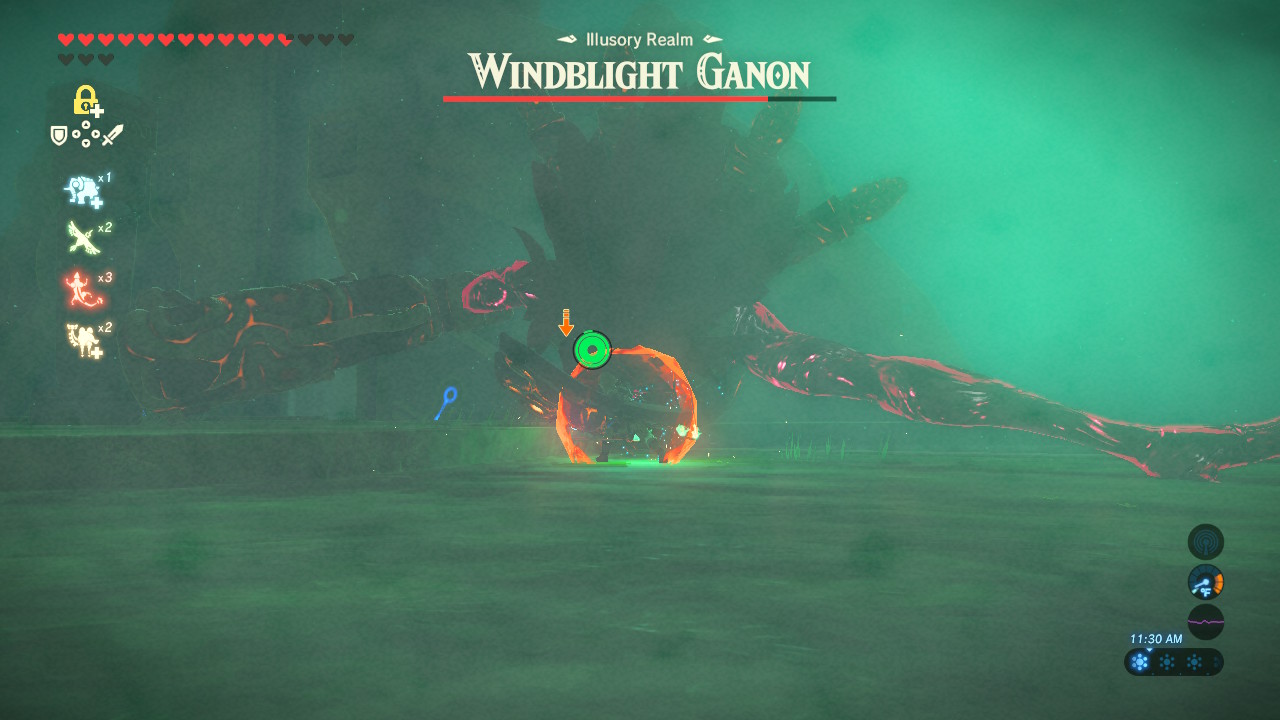Click the up arrow on the d-pad selector

(85, 125)
